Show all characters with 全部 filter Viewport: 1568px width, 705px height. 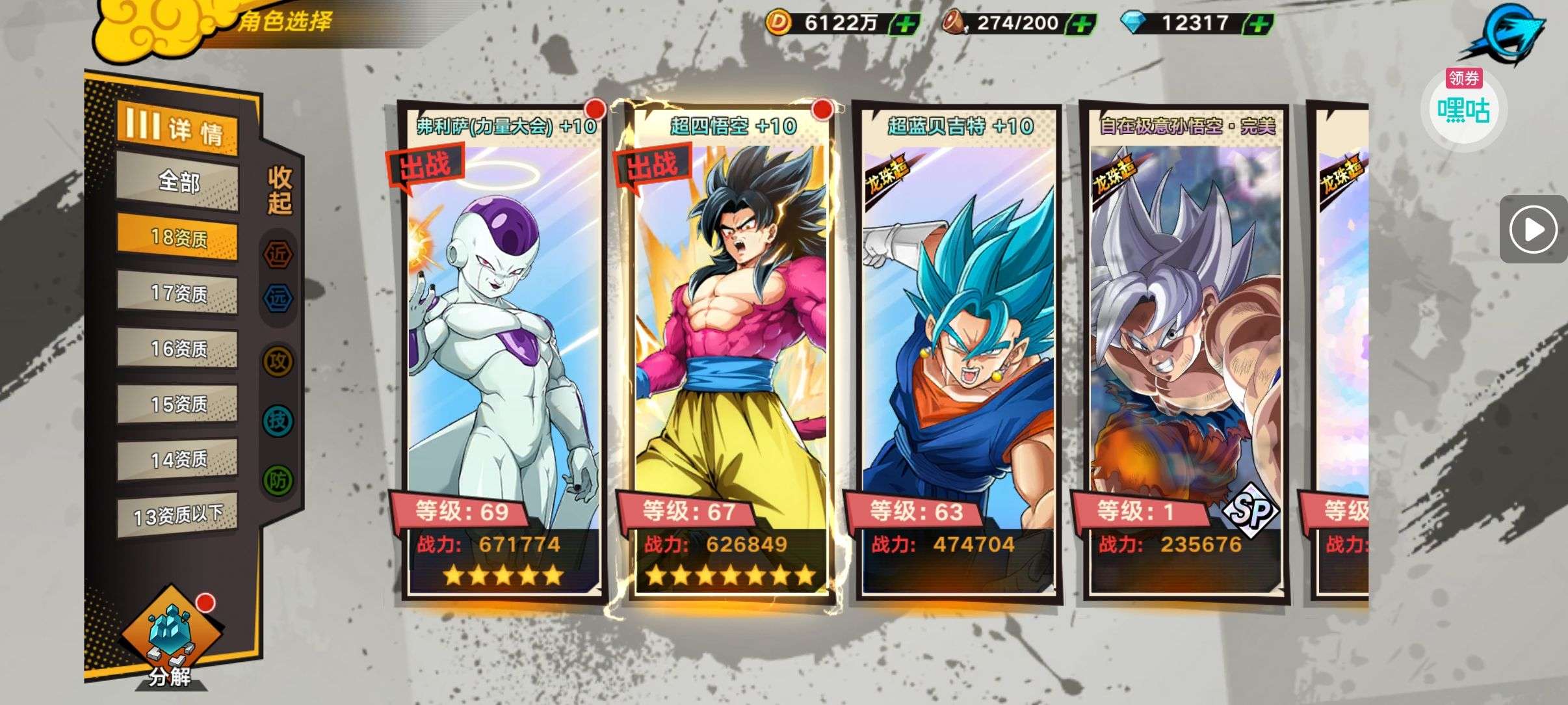coord(178,182)
